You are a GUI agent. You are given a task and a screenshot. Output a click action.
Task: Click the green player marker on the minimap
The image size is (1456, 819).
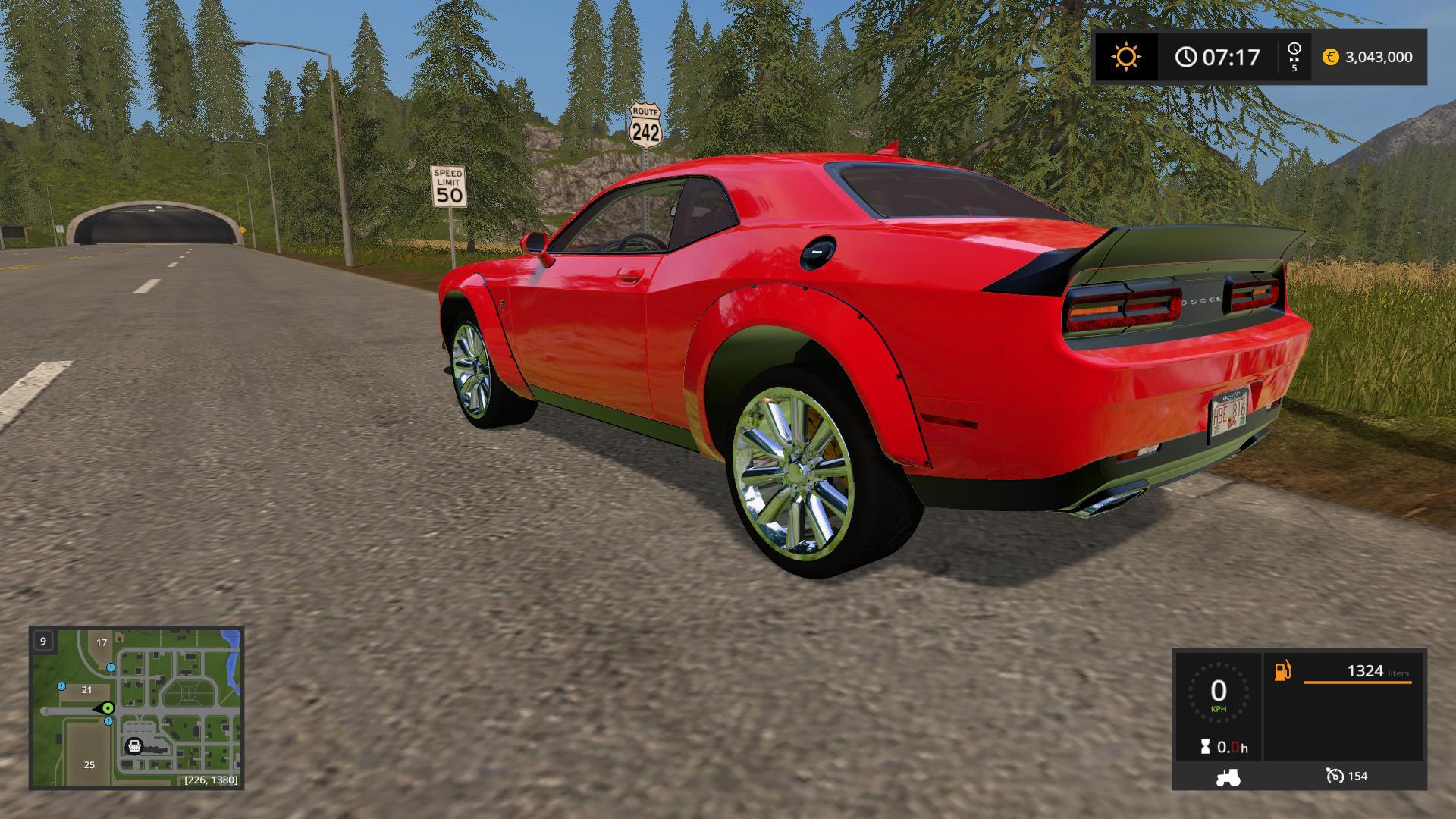coord(108,708)
